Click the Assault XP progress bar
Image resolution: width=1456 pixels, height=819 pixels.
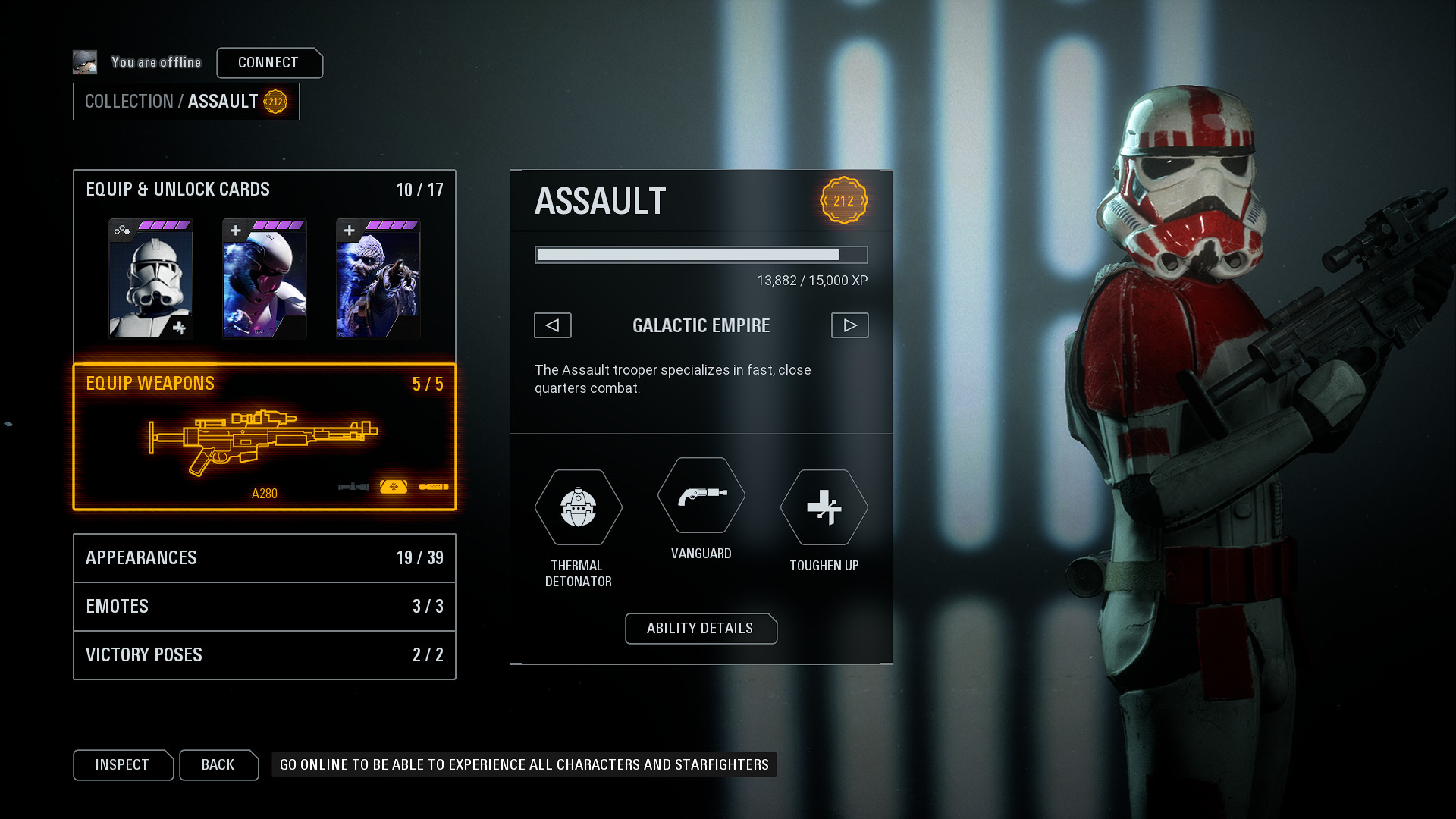pyautogui.click(x=701, y=255)
